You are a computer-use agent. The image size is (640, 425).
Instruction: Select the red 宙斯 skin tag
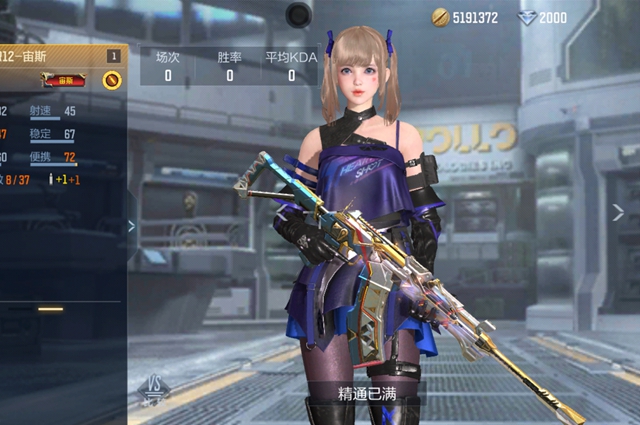tap(64, 80)
